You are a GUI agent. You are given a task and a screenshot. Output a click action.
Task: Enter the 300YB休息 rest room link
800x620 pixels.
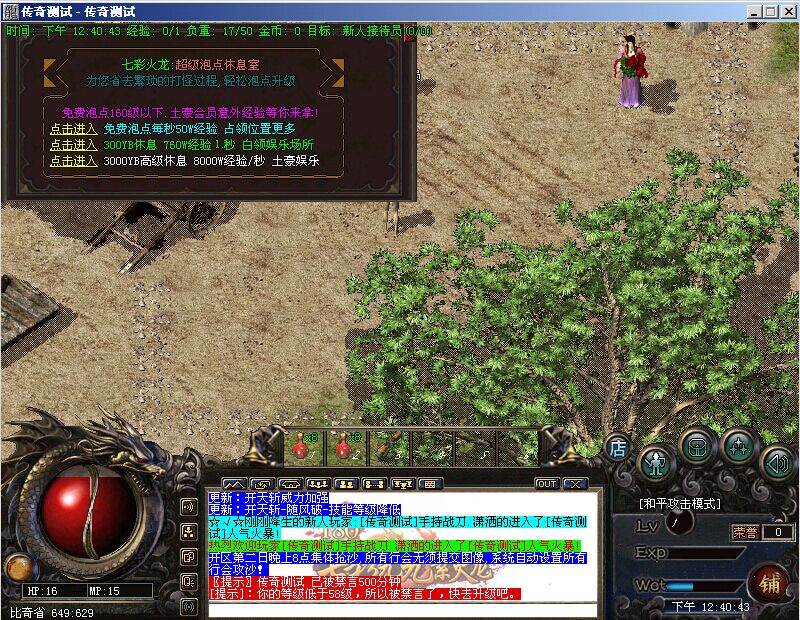73,144
